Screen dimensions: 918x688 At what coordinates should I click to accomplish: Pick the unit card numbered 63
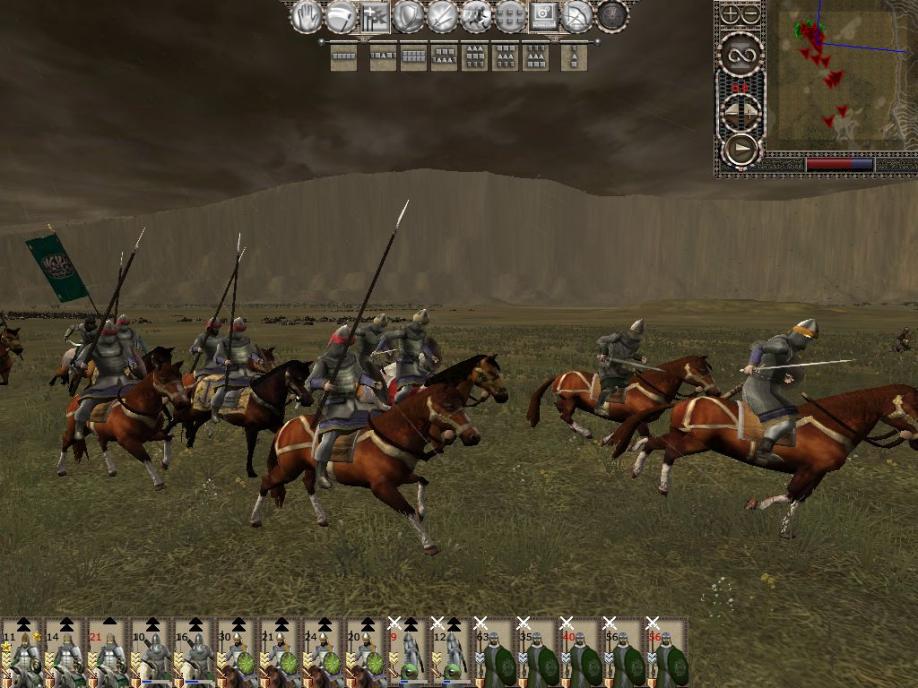click(x=494, y=655)
